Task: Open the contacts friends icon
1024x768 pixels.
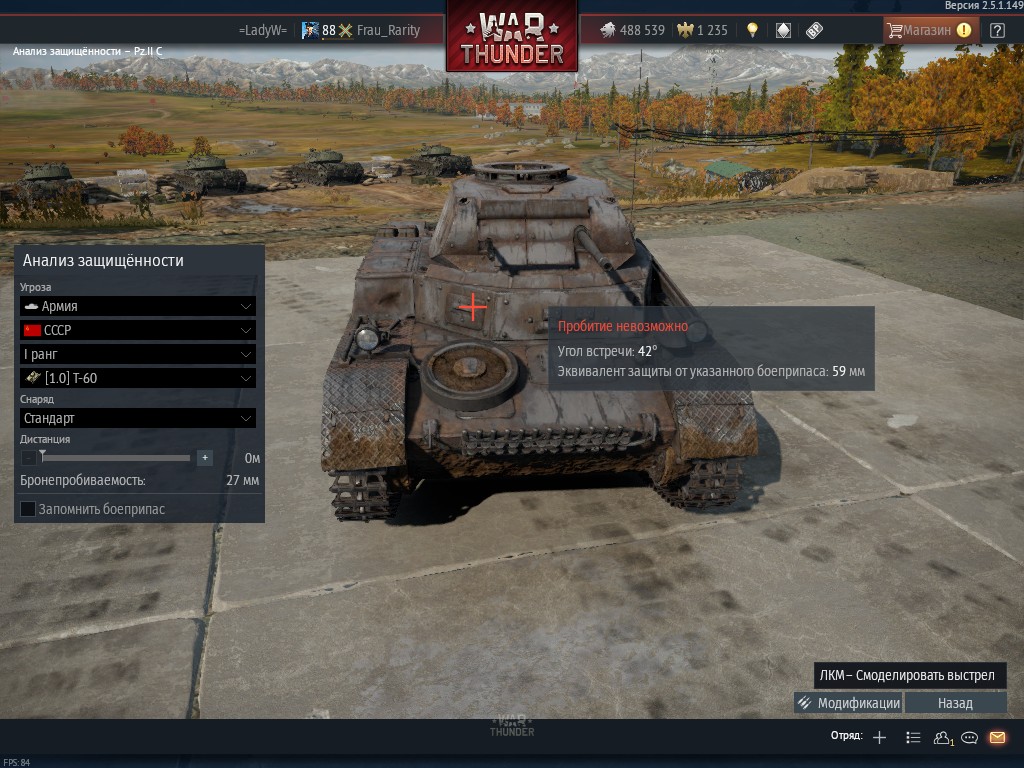Action: tap(941, 738)
